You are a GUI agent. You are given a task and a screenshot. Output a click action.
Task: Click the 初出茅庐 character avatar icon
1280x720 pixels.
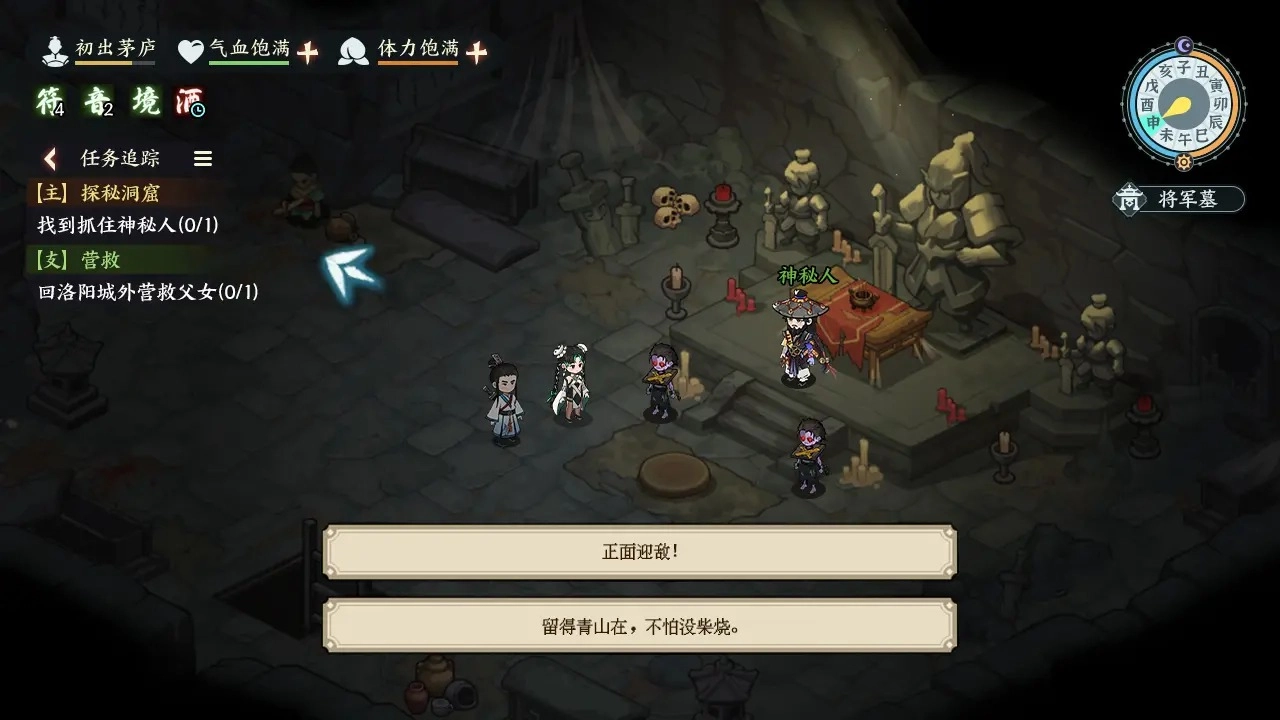pyautogui.click(x=55, y=50)
